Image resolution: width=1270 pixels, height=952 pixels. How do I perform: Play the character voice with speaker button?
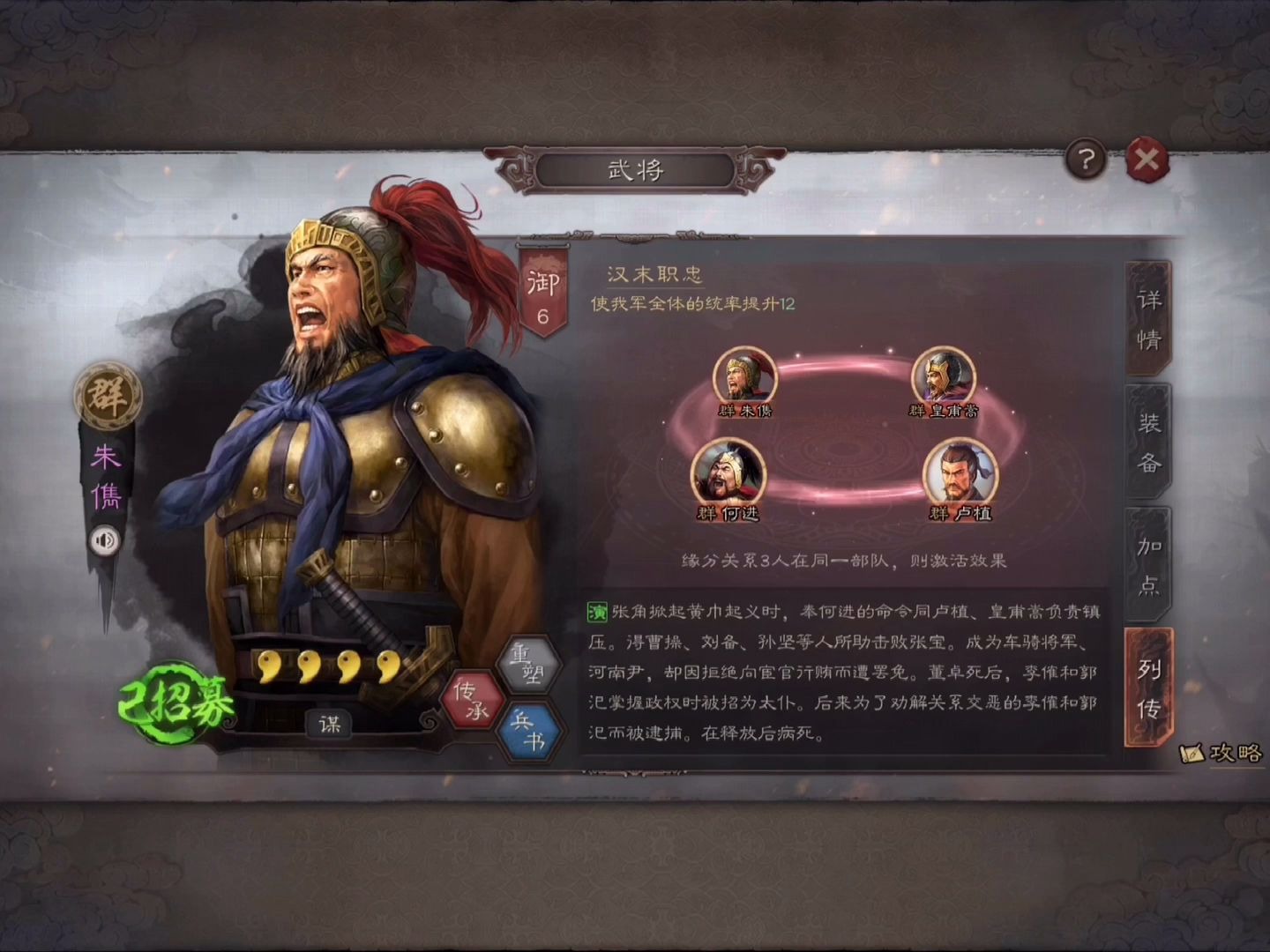(x=106, y=540)
